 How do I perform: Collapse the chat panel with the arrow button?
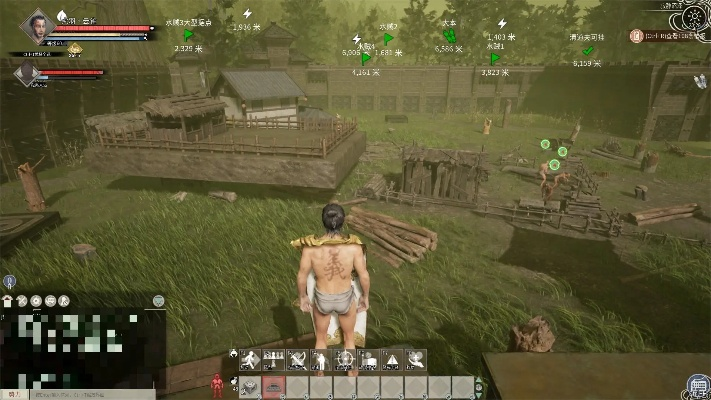coord(158,300)
